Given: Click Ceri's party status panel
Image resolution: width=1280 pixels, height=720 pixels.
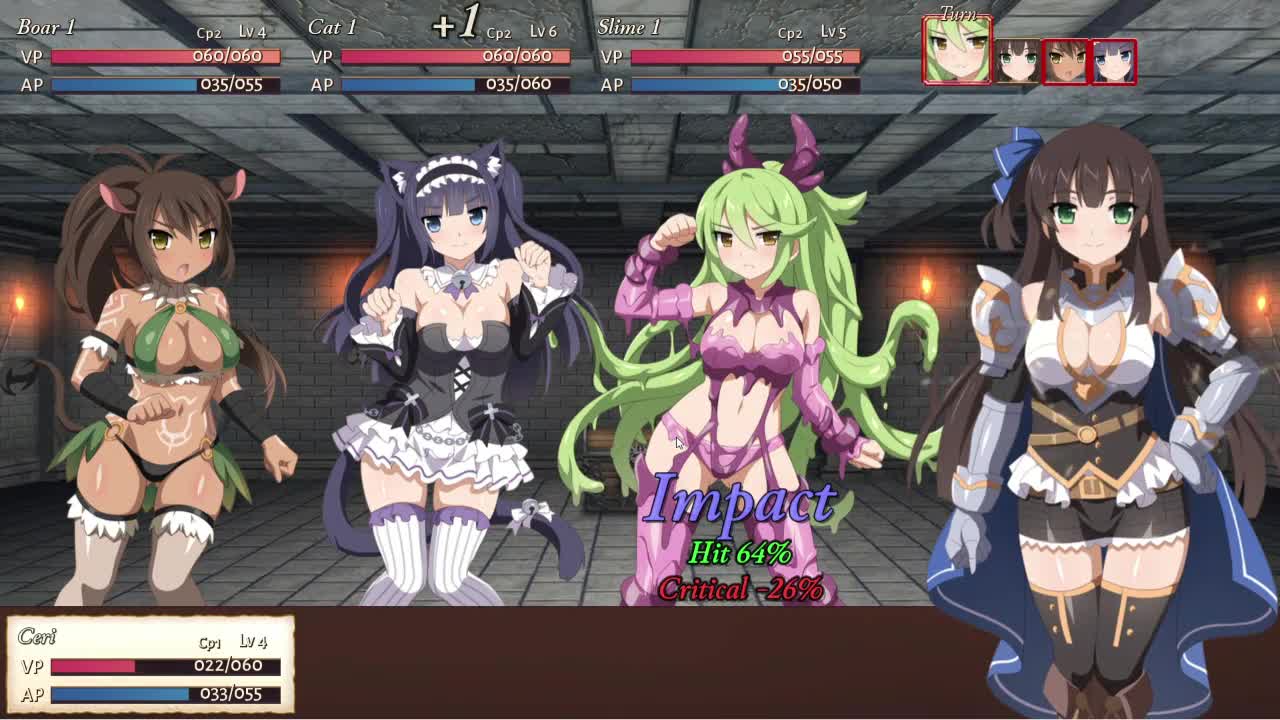Looking at the screenshot, I should coord(151,665).
